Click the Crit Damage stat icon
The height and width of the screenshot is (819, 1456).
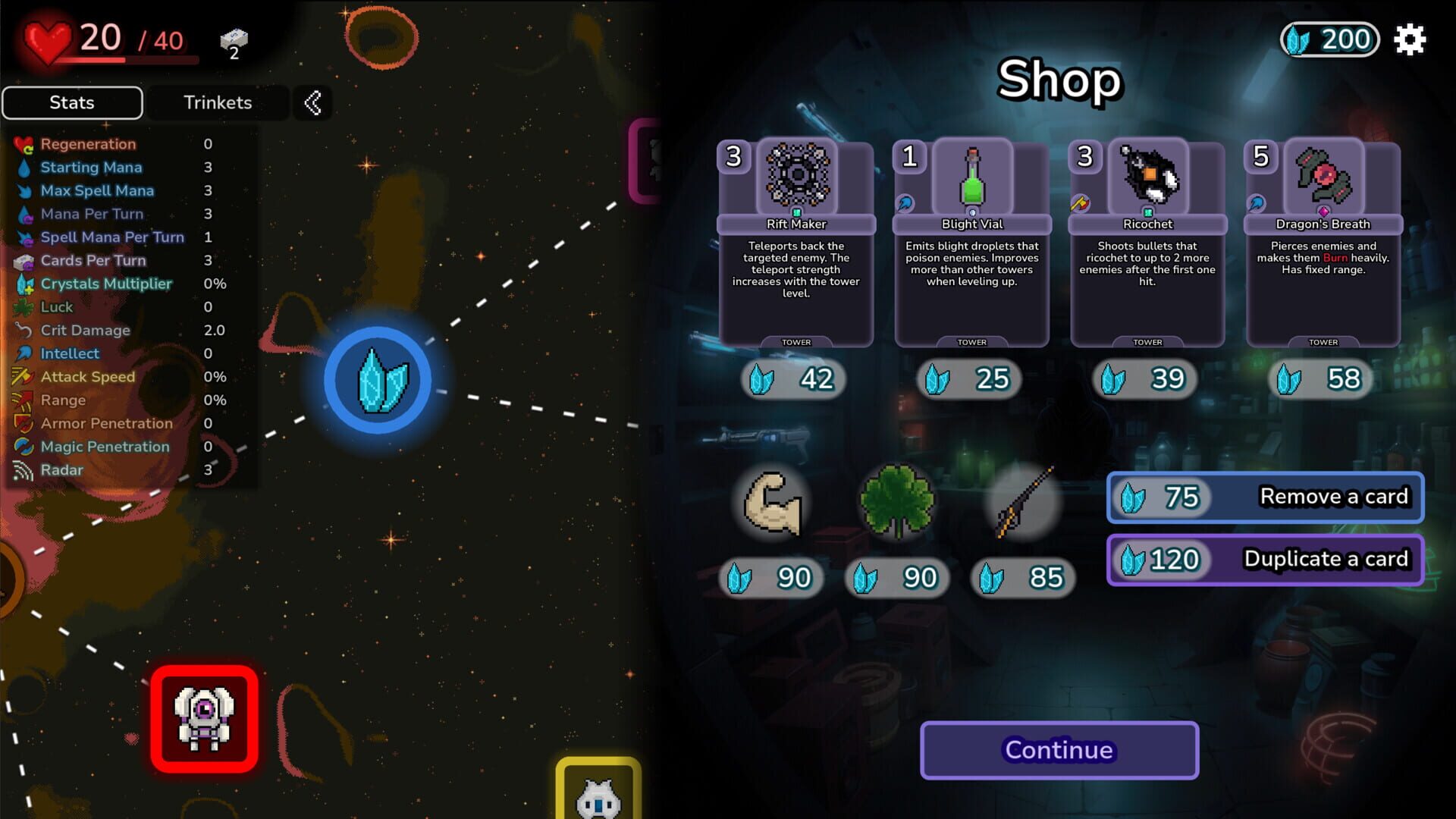tap(23, 330)
